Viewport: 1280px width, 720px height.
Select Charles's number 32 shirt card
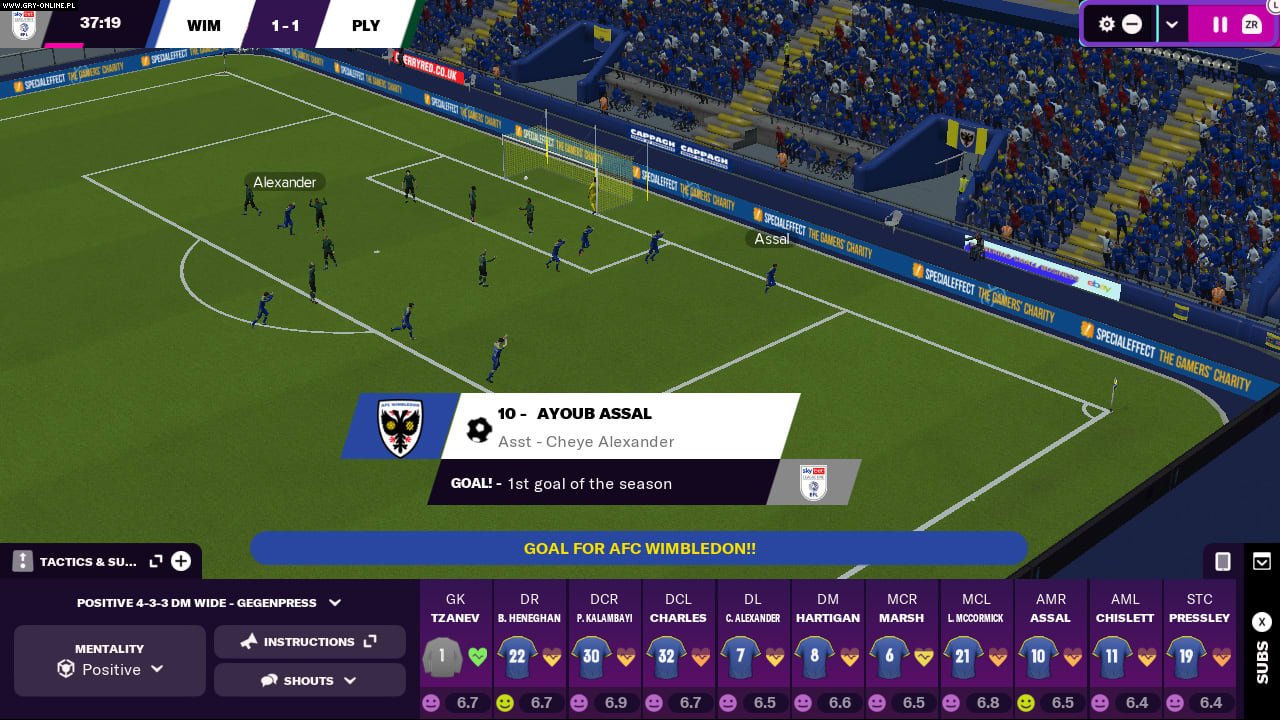(x=678, y=650)
